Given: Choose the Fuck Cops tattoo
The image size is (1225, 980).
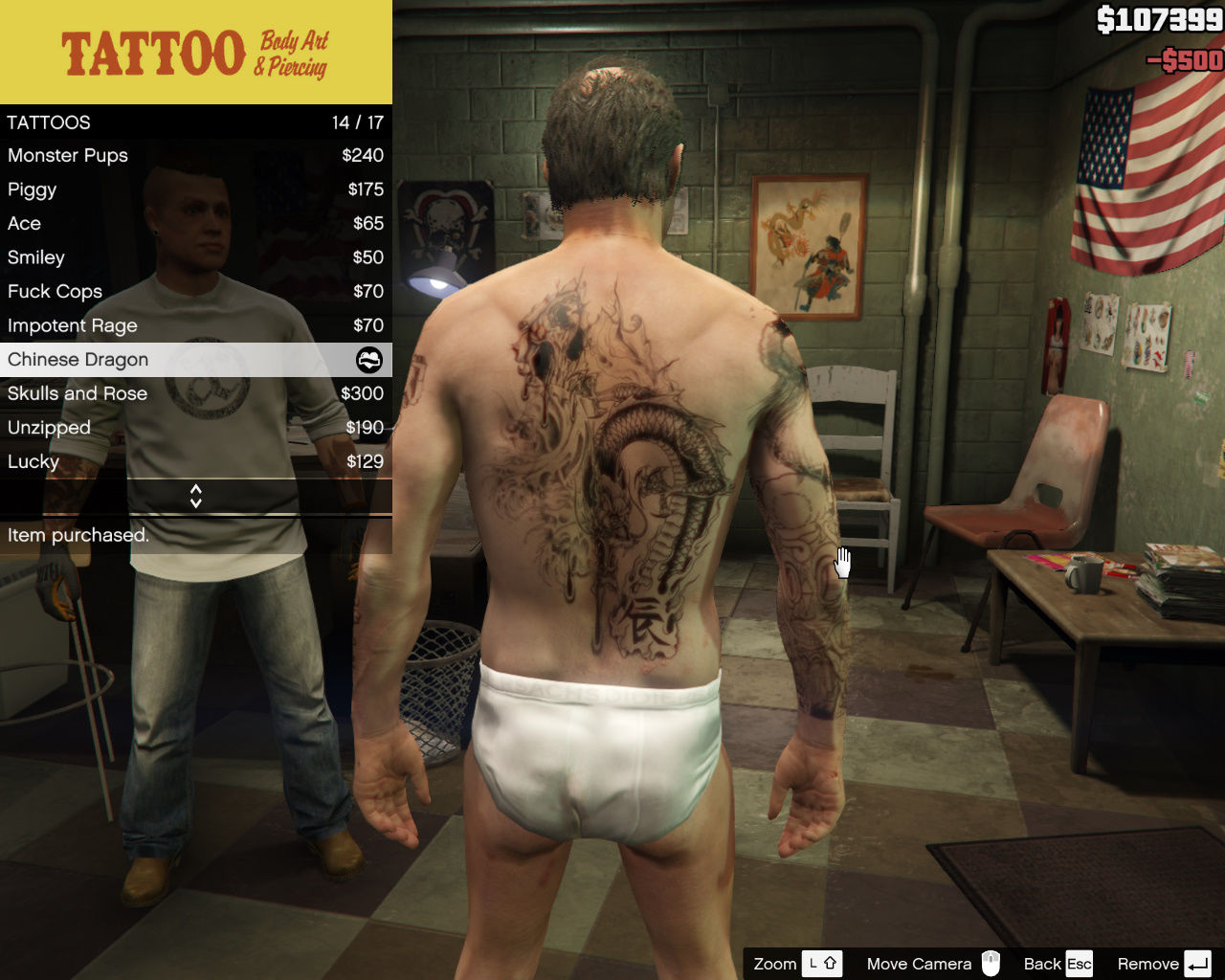Looking at the screenshot, I should click(x=195, y=291).
